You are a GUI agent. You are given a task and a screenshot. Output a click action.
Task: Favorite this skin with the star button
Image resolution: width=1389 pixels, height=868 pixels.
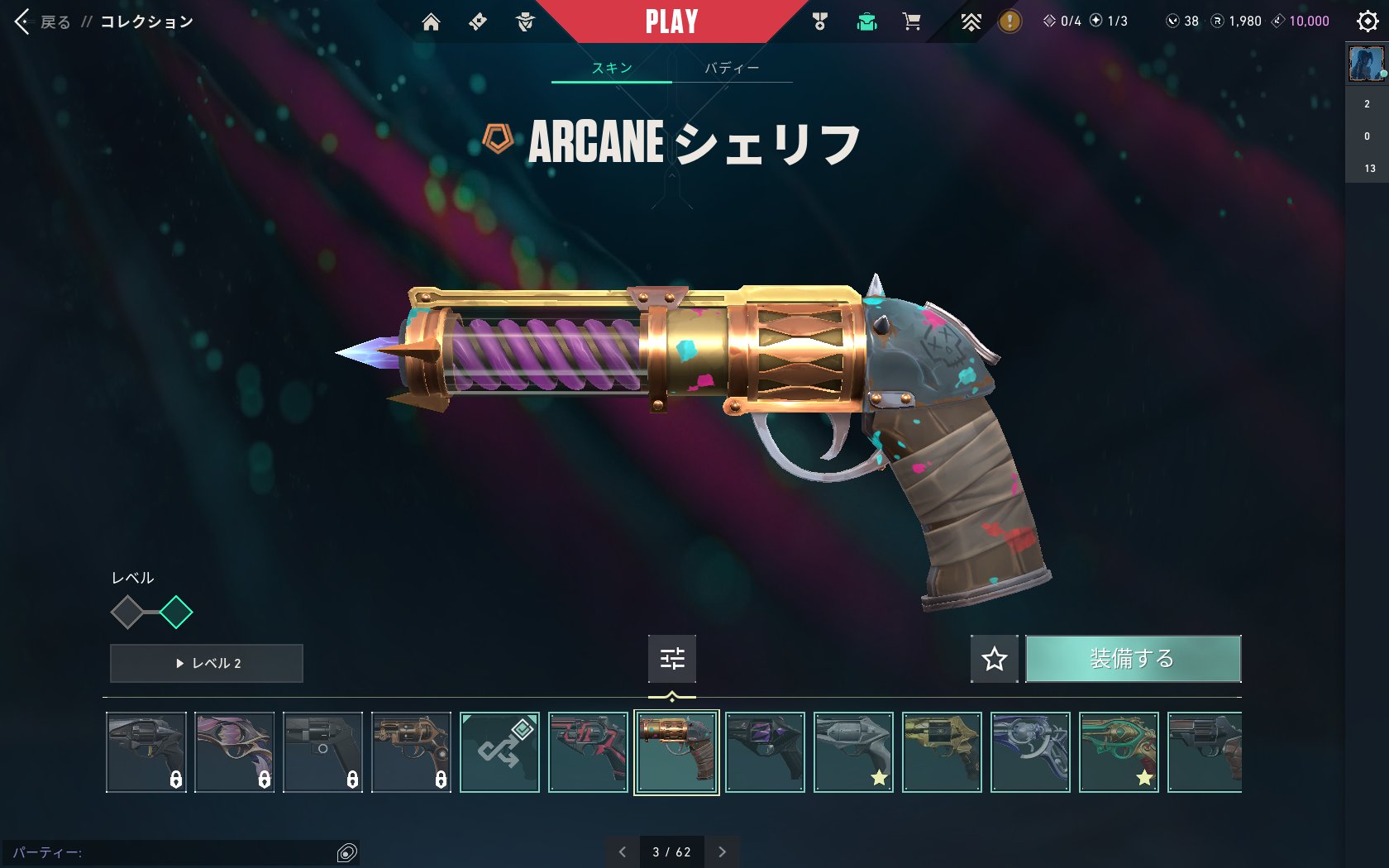(x=995, y=659)
